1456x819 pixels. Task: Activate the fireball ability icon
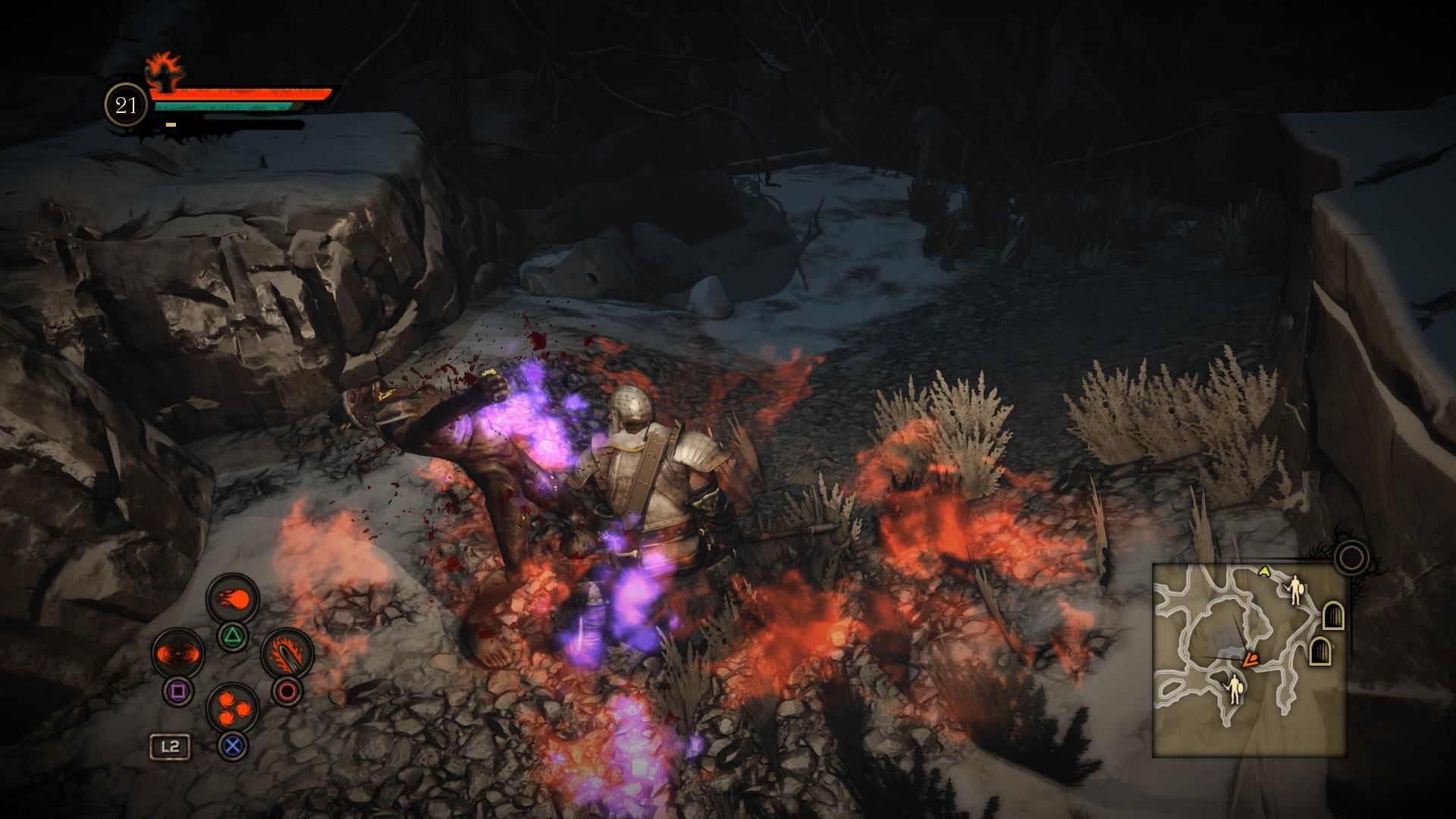(233, 599)
